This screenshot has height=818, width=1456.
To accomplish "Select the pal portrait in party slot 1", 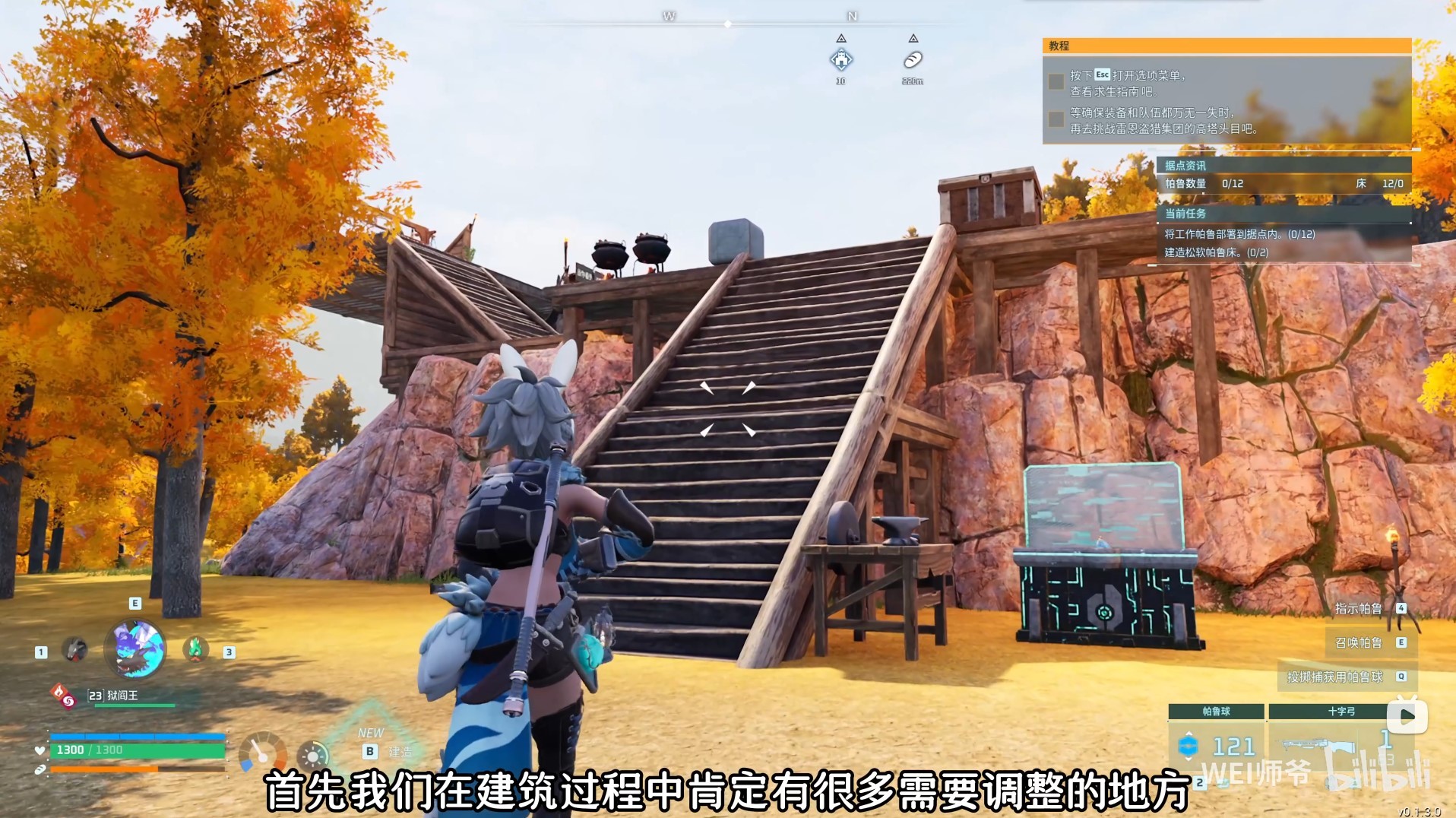I will pos(74,650).
